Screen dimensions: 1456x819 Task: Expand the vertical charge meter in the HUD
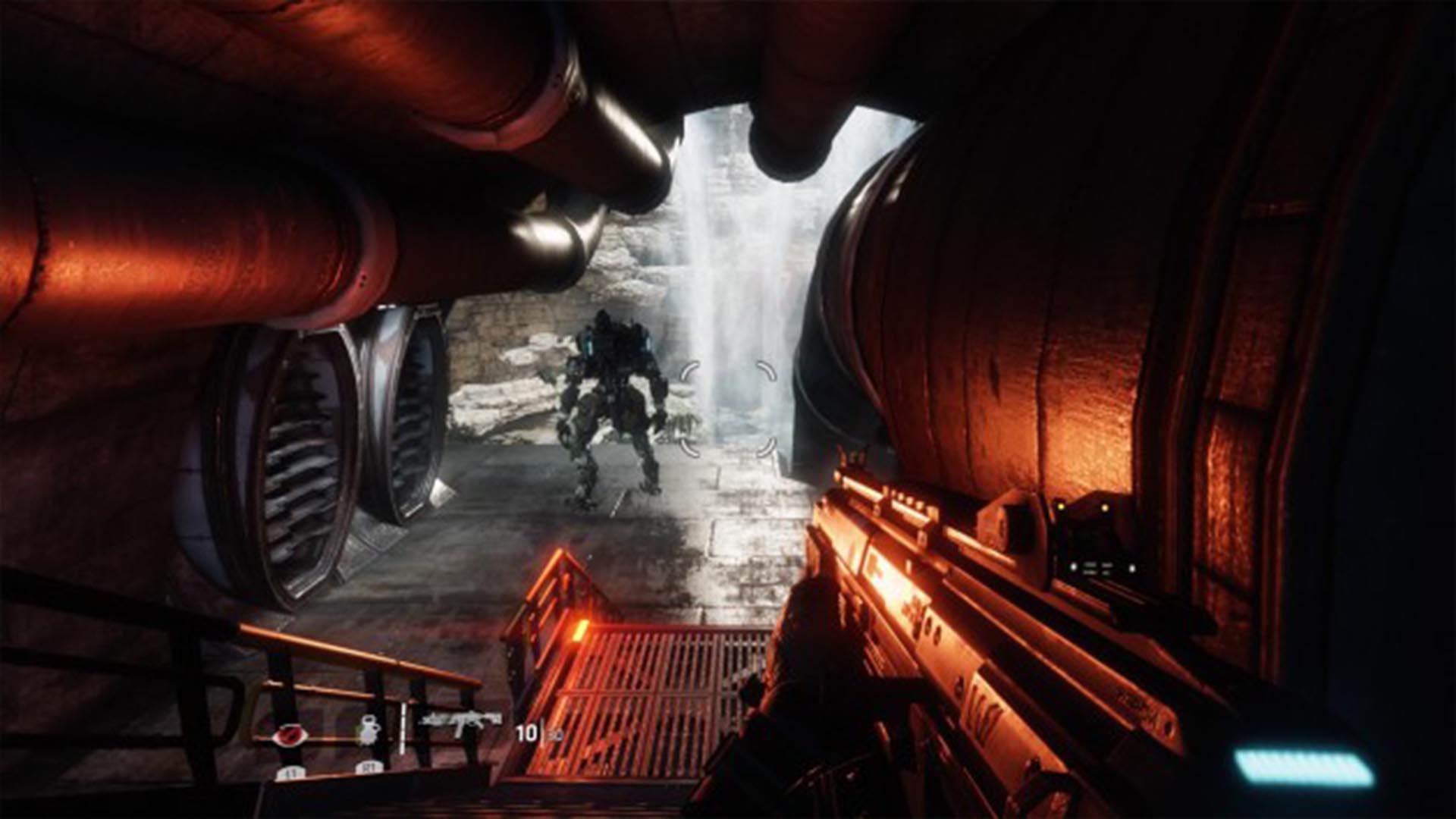(x=402, y=729)
